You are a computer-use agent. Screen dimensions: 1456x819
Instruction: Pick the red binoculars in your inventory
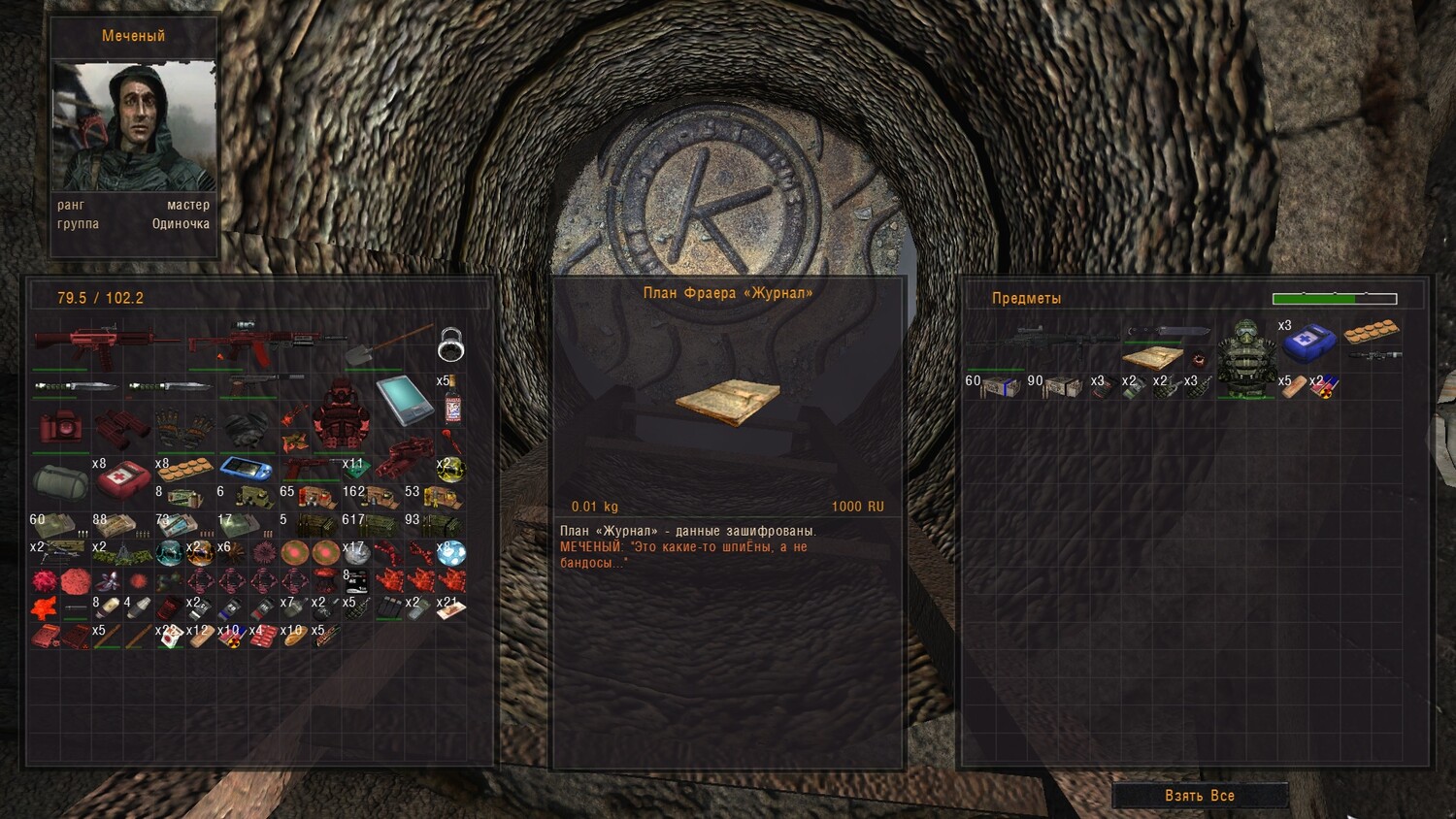point(122,428)
